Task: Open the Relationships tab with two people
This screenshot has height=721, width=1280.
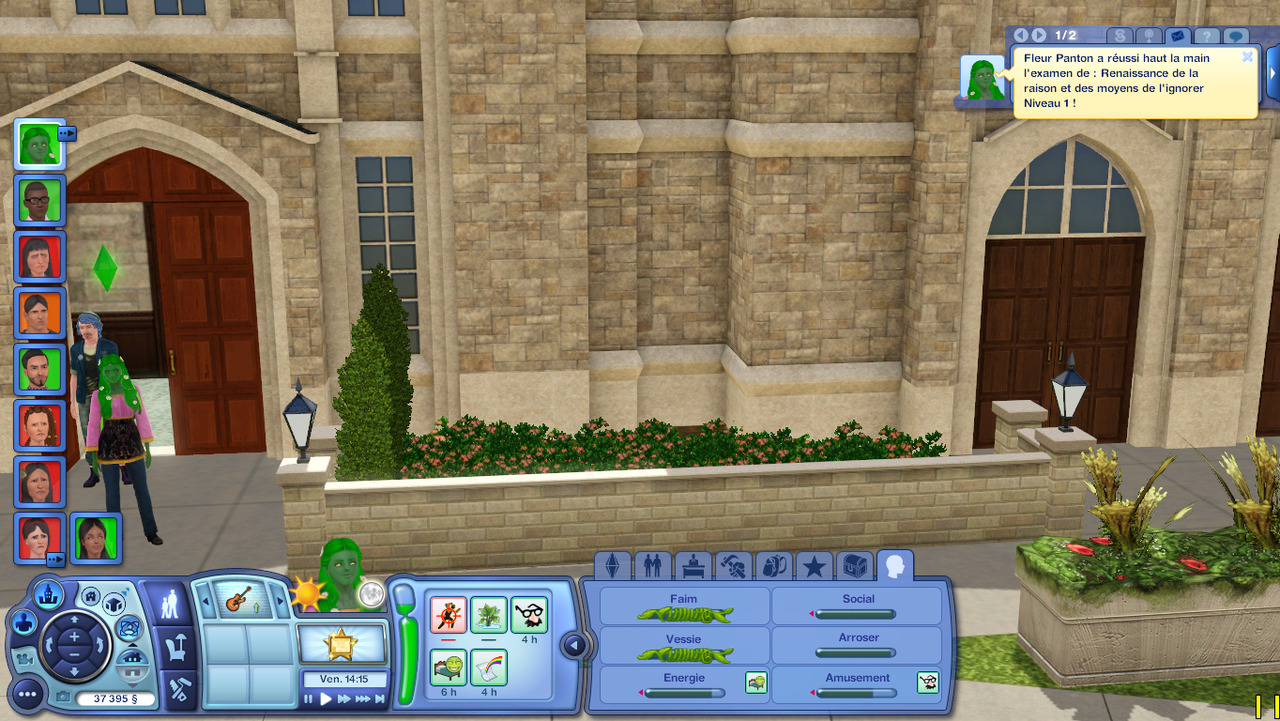Action: (653, 566)
